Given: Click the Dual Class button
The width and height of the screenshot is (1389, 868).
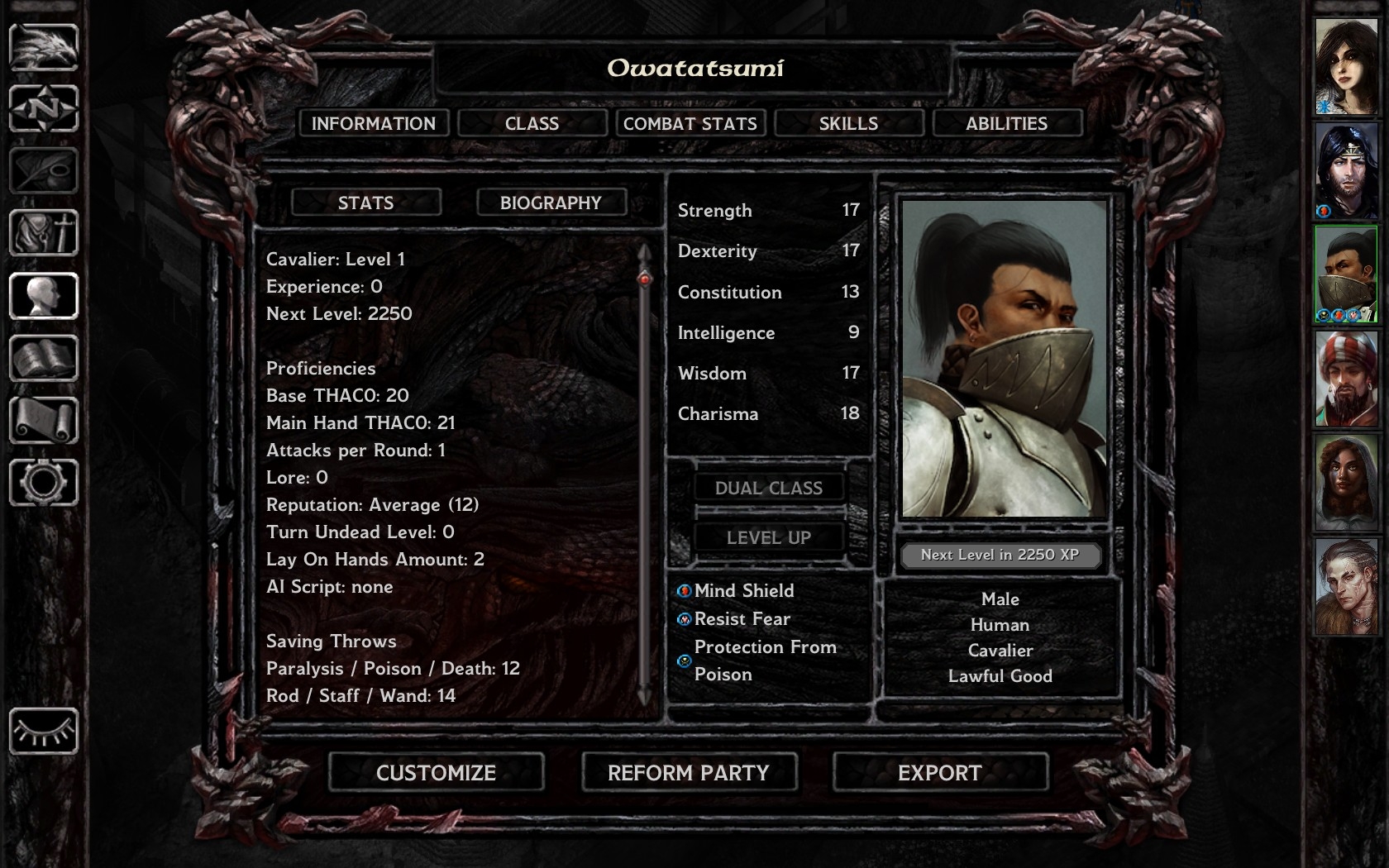Looking at the screenshot, I should (x=768, y=488).
